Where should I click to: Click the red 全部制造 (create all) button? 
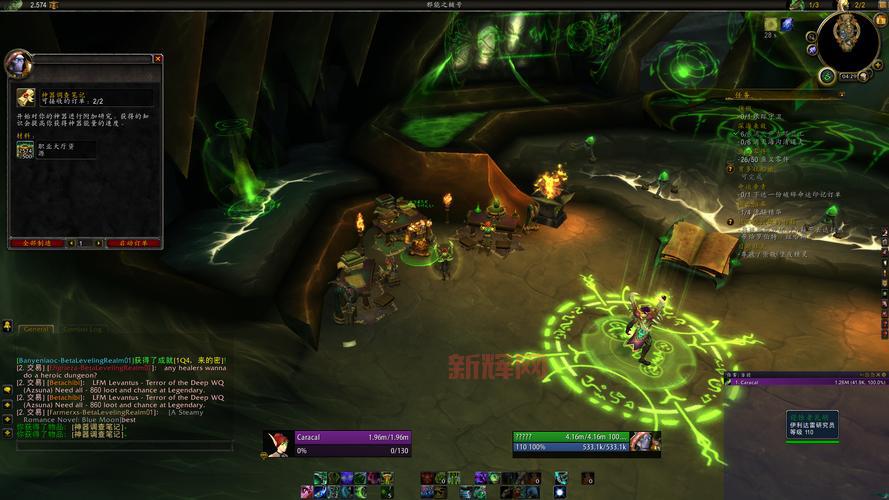[36, 243]
